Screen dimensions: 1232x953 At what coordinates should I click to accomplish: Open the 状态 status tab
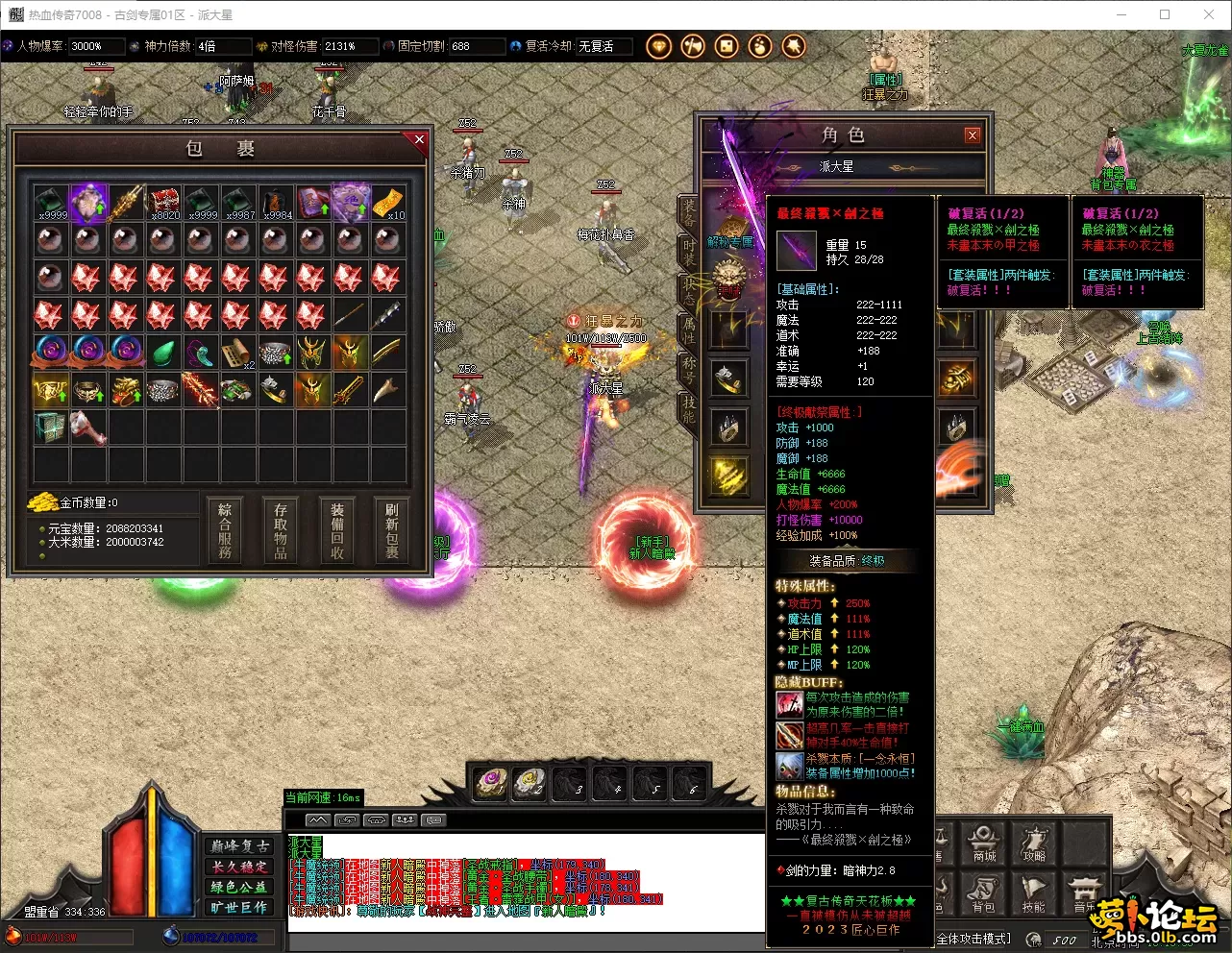(689, 289)
